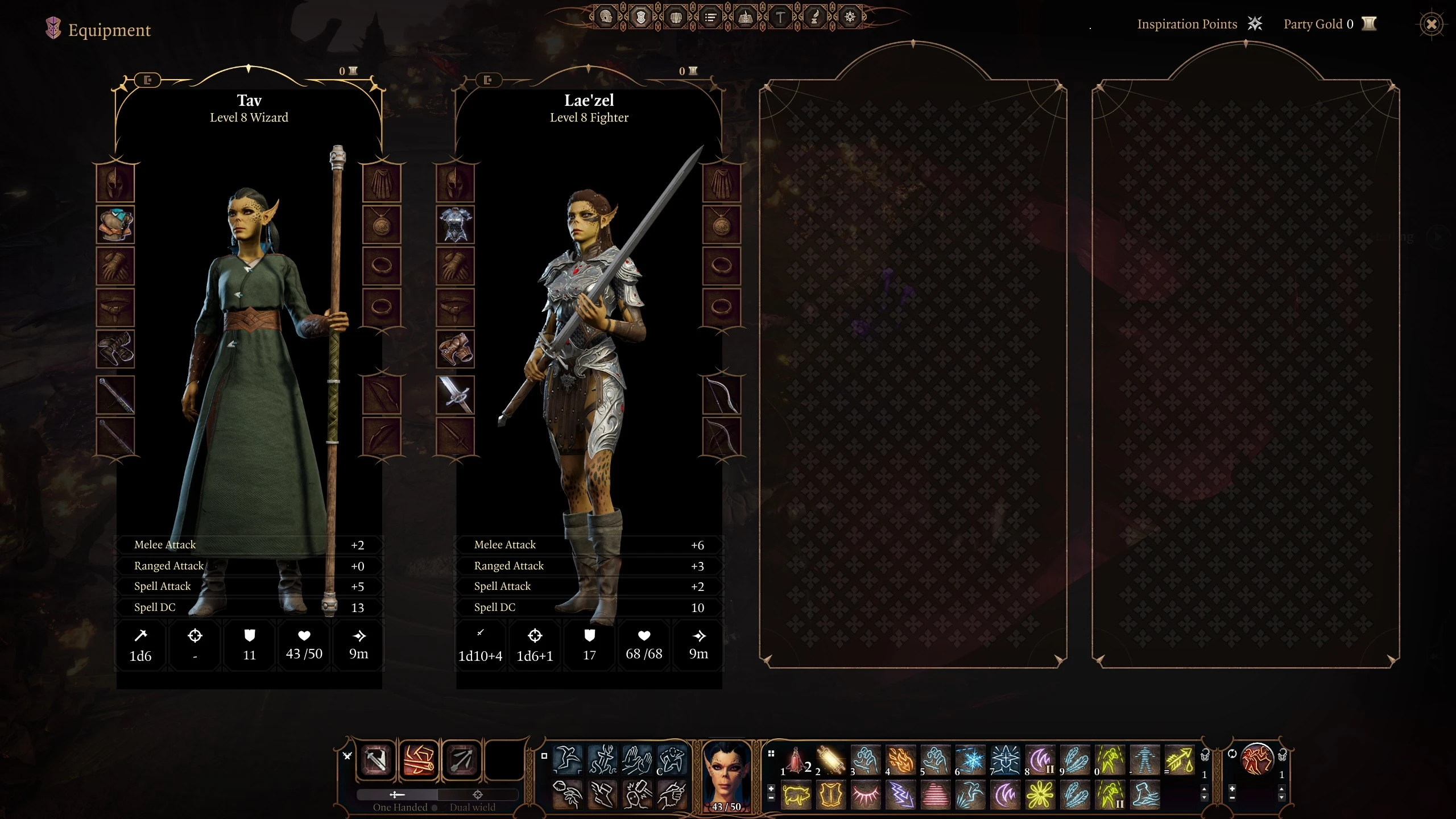Select Lae'zel's equipped leather boots slot
Viewport: 1456px width, 819px height.
click(455, 349)
